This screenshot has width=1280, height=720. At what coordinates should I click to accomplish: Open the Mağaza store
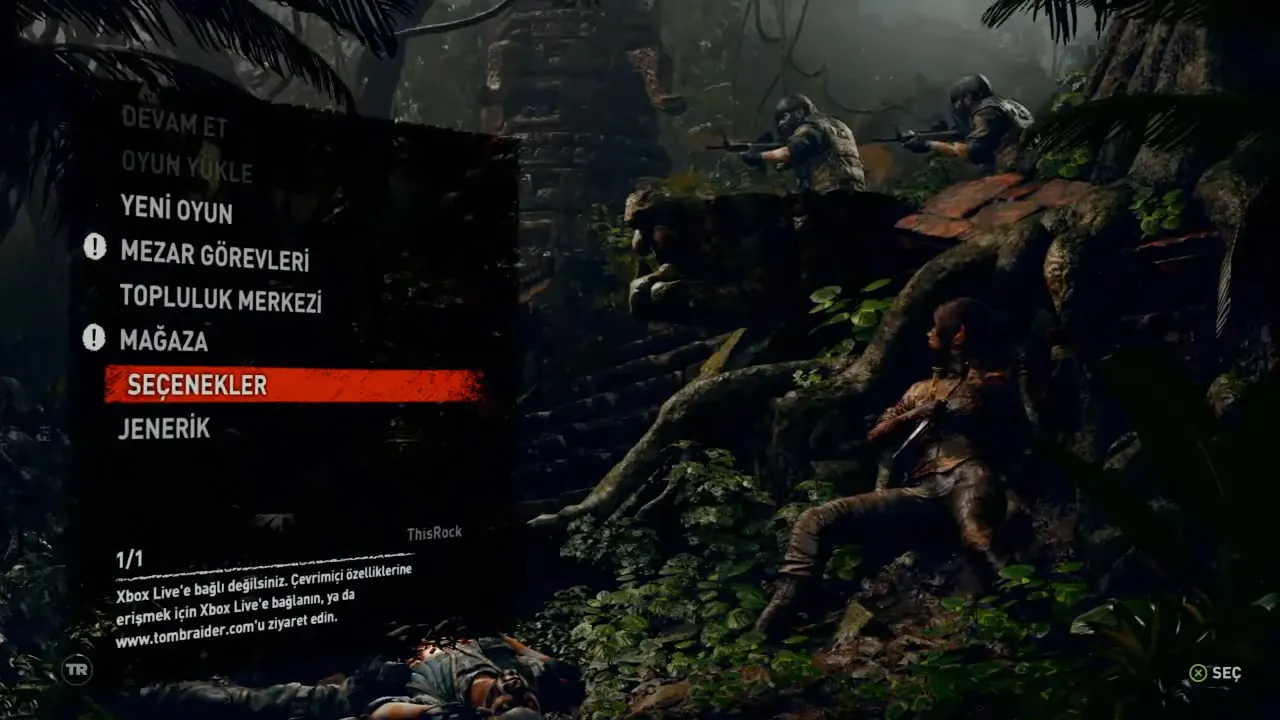tap(164, 340)
